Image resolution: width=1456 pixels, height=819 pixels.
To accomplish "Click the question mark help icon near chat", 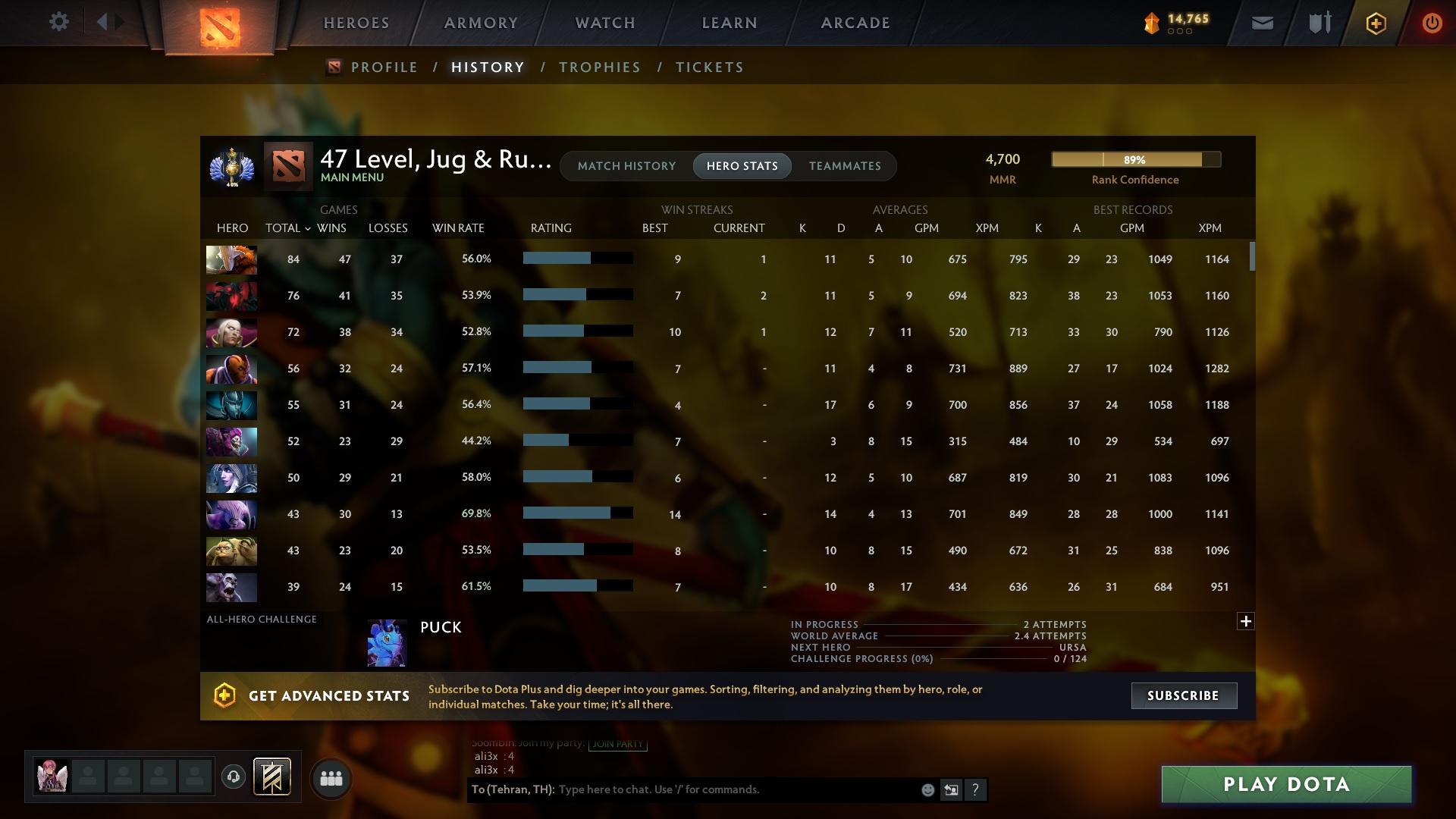I will 976,789.
